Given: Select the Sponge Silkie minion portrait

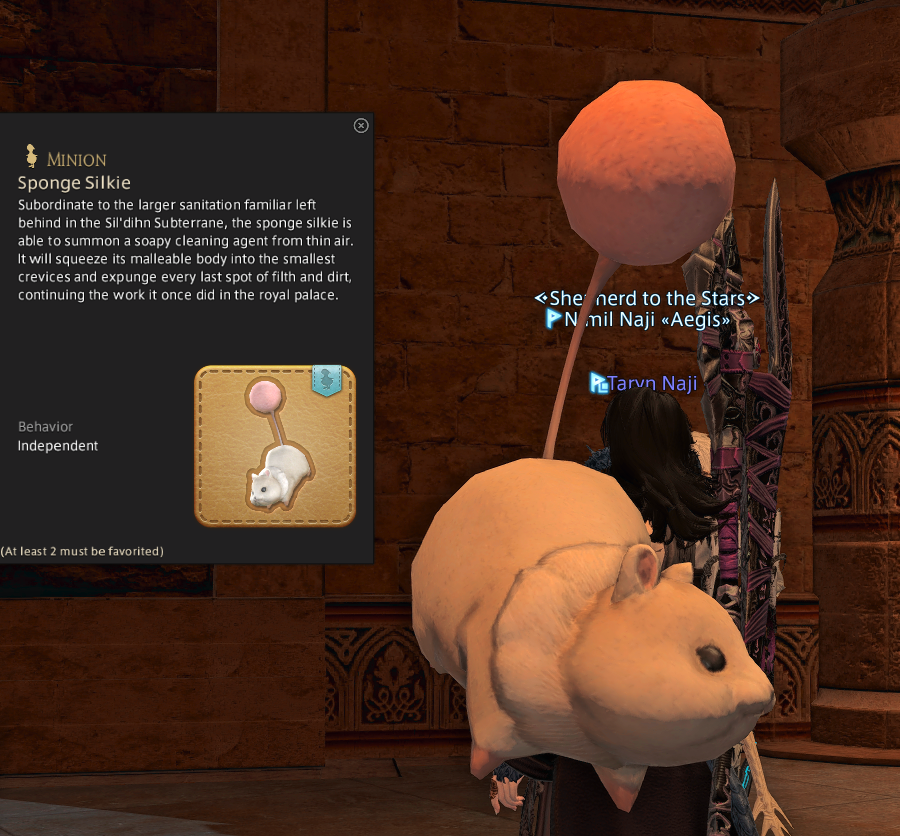Looking at the screenshot, I should [x=275, y=446].
